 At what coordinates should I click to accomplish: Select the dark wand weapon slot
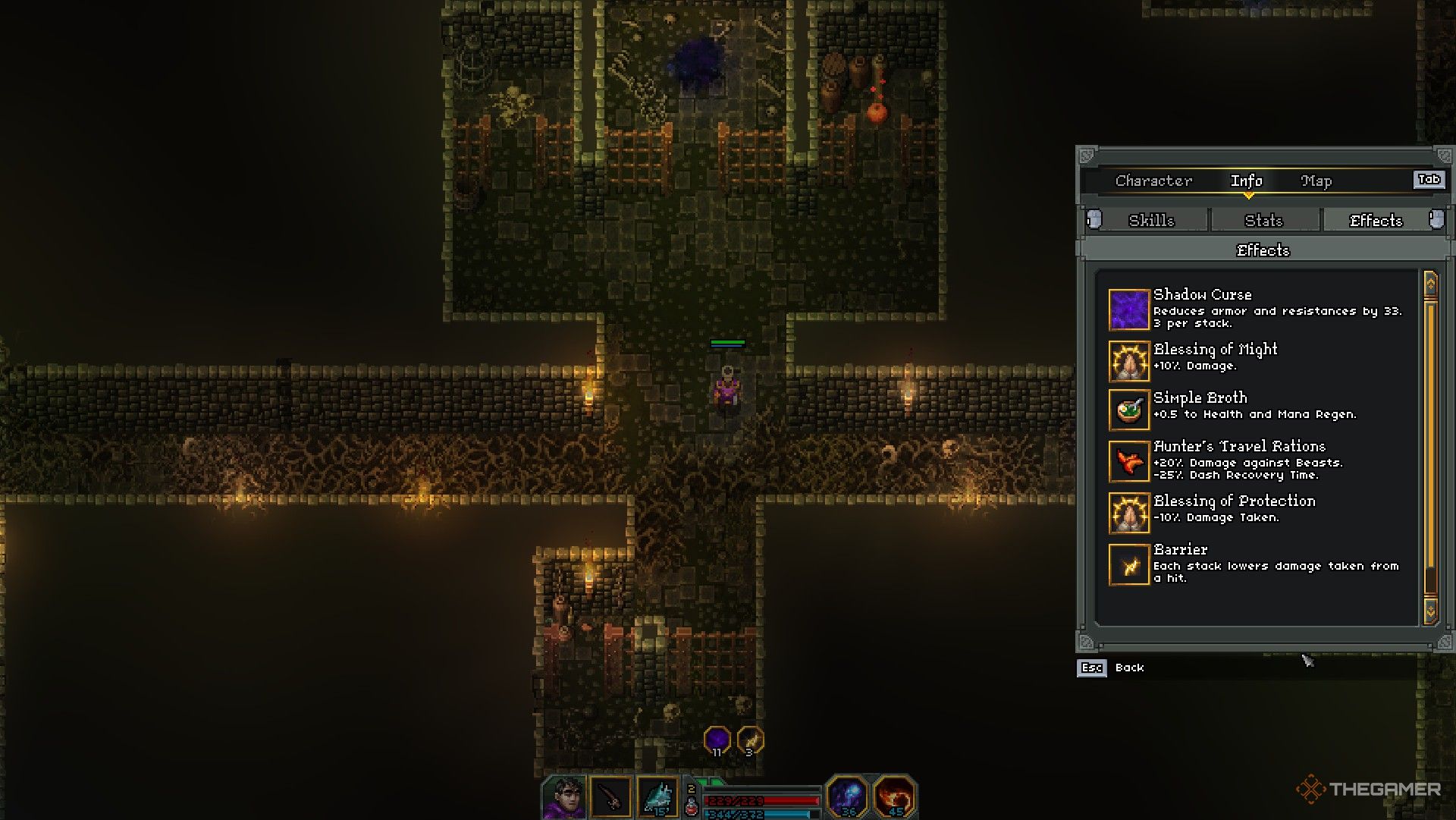(610, 798)
